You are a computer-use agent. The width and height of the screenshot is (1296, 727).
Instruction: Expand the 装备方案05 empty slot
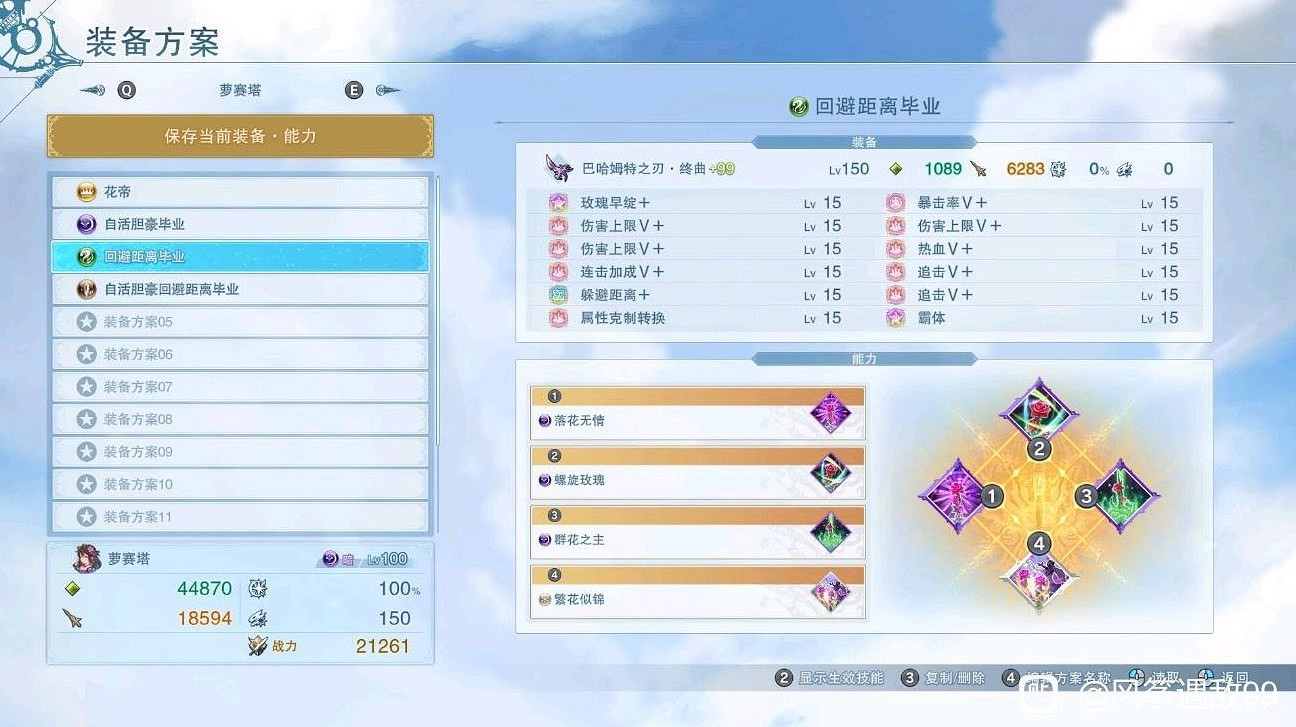pyautogui.click(x=240, y=321)
